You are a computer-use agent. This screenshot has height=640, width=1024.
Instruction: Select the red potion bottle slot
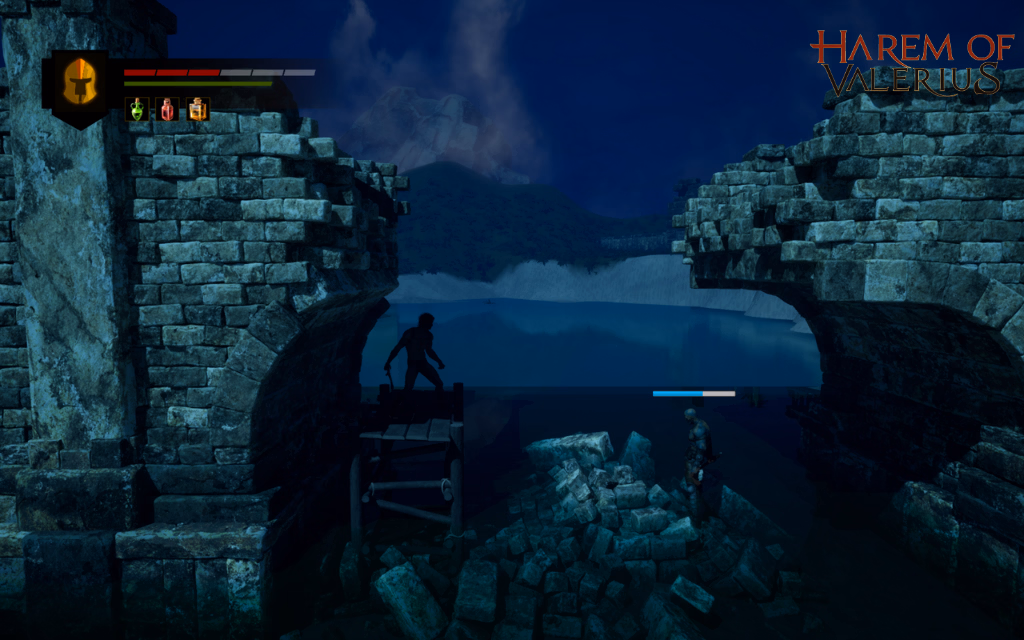167,109
